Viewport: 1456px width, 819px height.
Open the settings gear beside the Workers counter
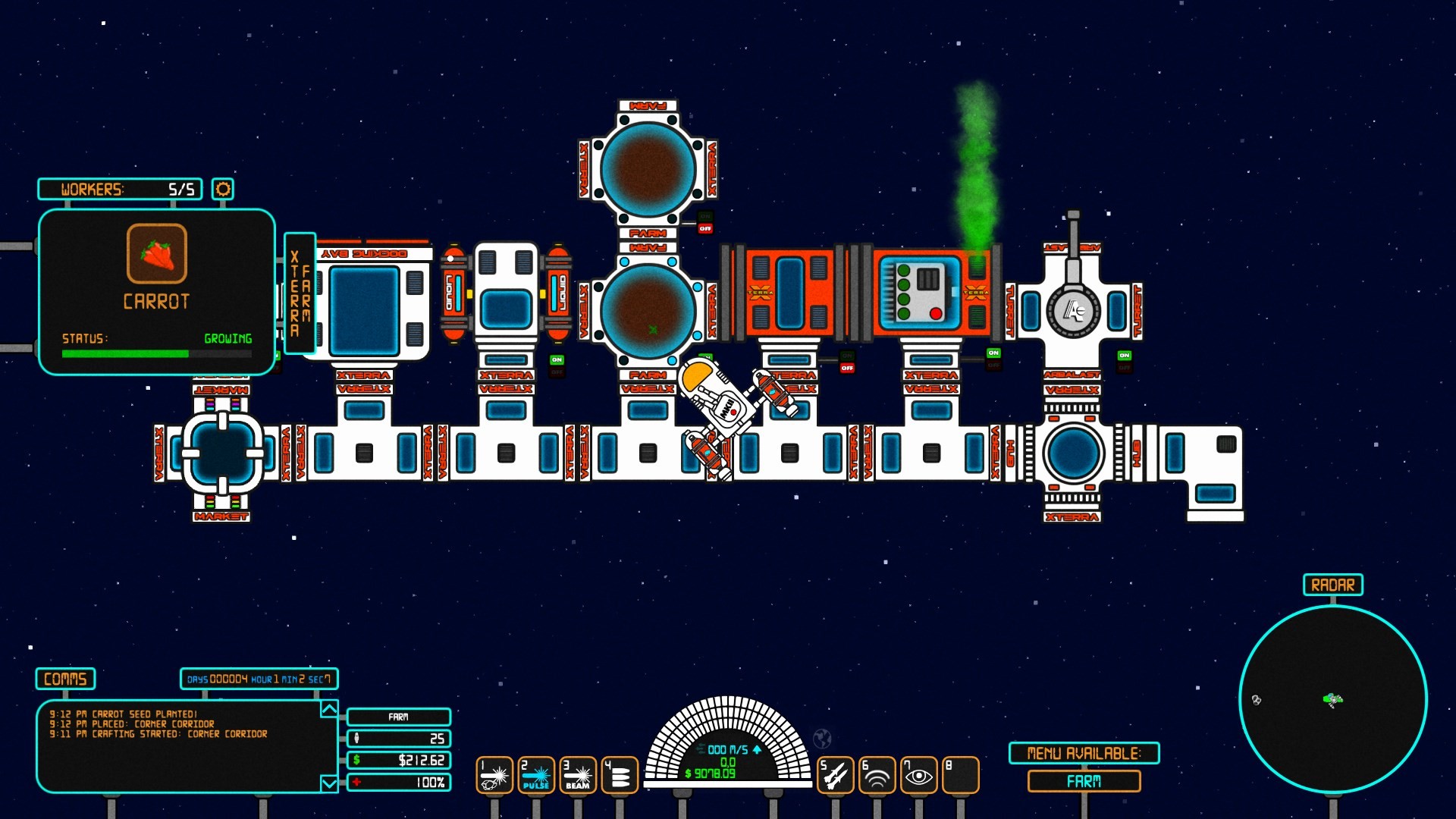tap(221, 190)
